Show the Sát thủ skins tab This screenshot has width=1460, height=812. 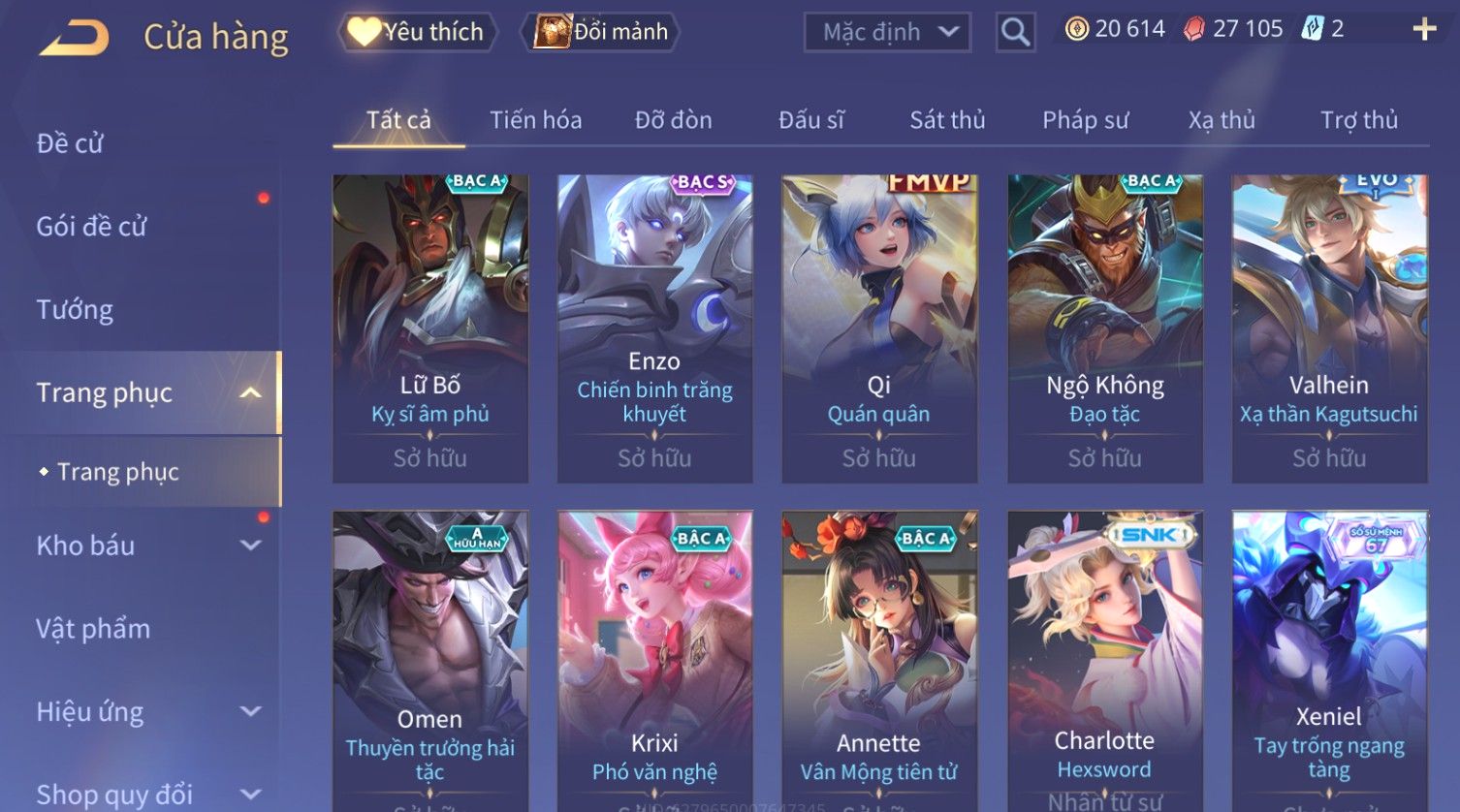point(947,120)
